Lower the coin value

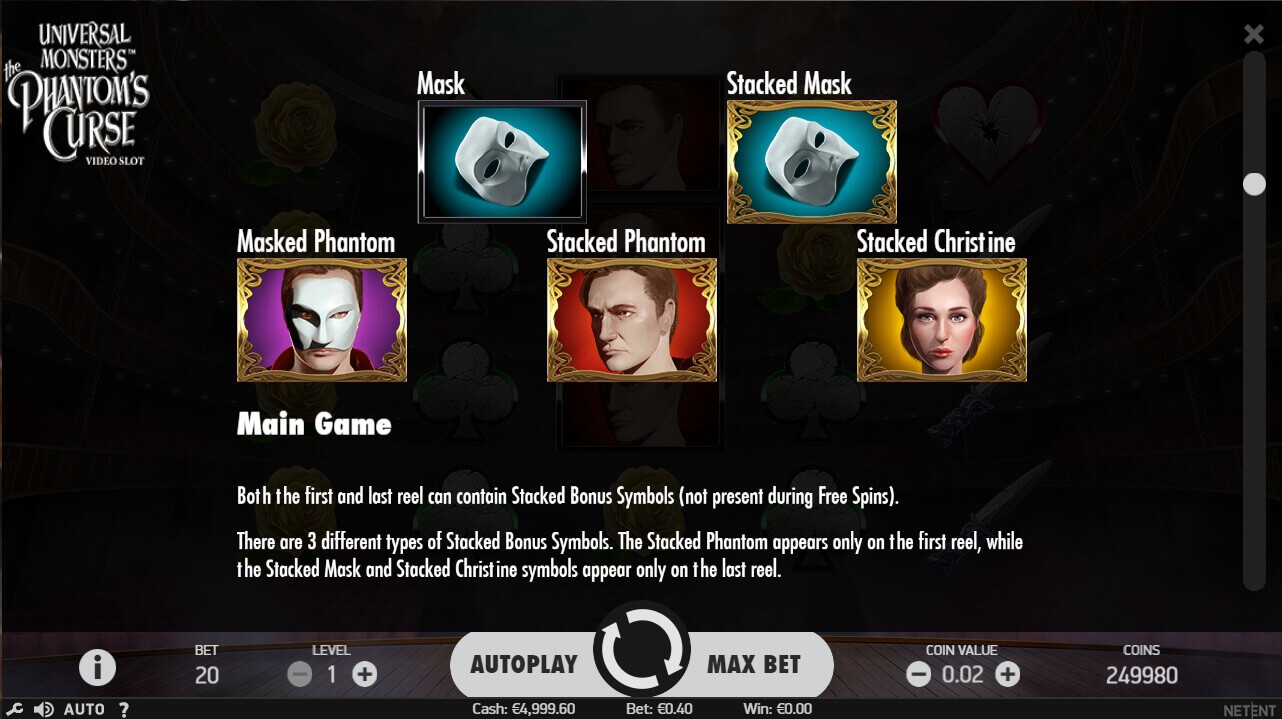pos(918,674)
